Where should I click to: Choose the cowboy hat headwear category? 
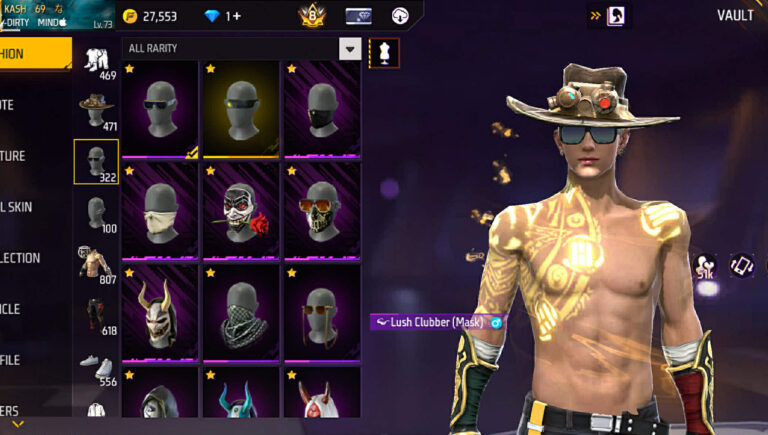coord(97,109)
